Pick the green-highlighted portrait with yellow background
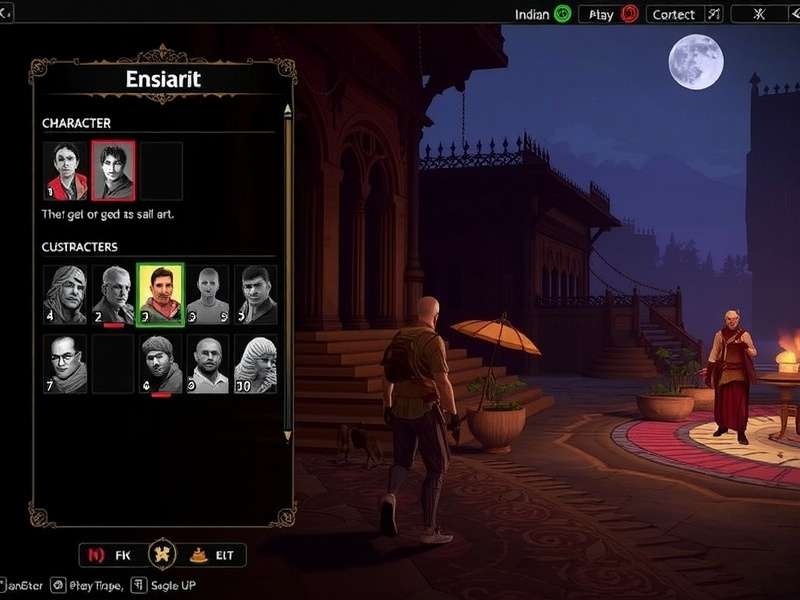Image resolution: width=800 pixels, height=600 pixels. 160,294
